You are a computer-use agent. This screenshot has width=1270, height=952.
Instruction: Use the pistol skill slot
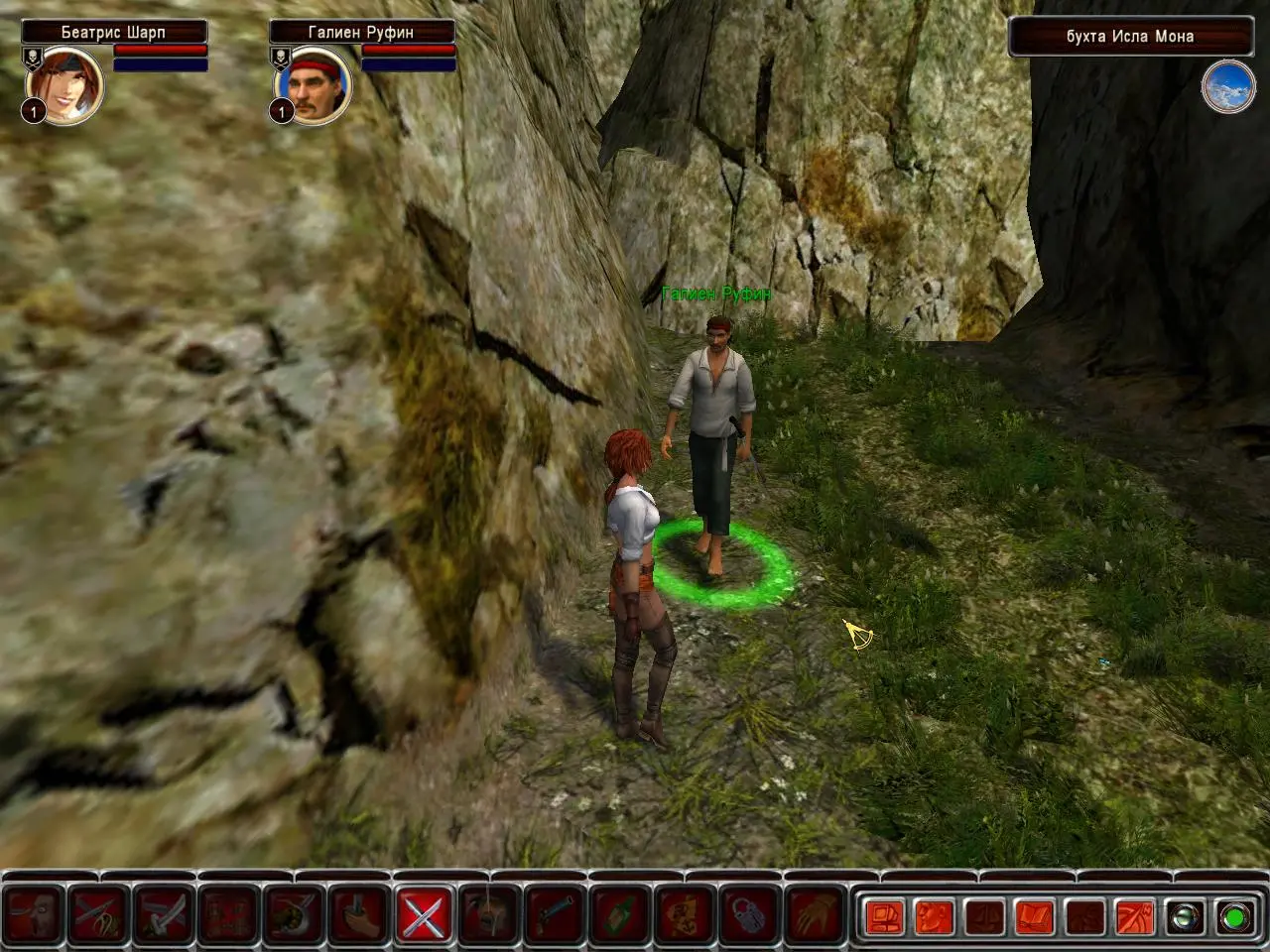(556, 914)
